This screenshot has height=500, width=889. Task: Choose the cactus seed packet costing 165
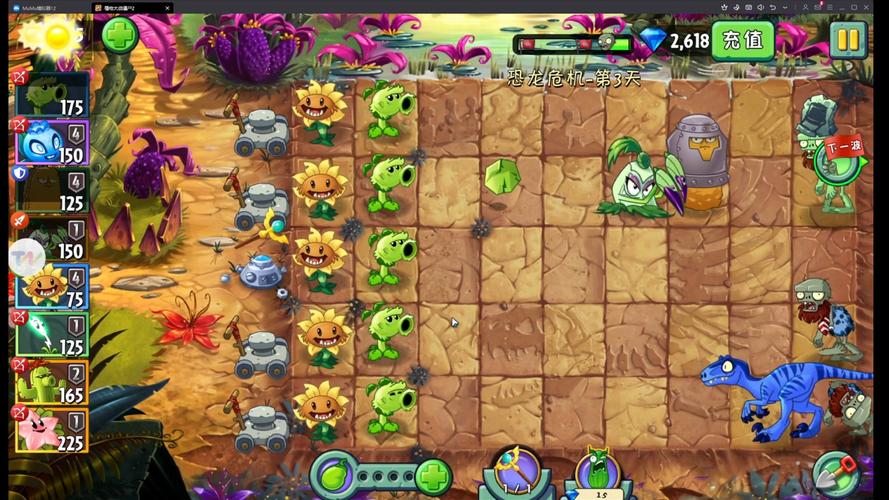52,382
